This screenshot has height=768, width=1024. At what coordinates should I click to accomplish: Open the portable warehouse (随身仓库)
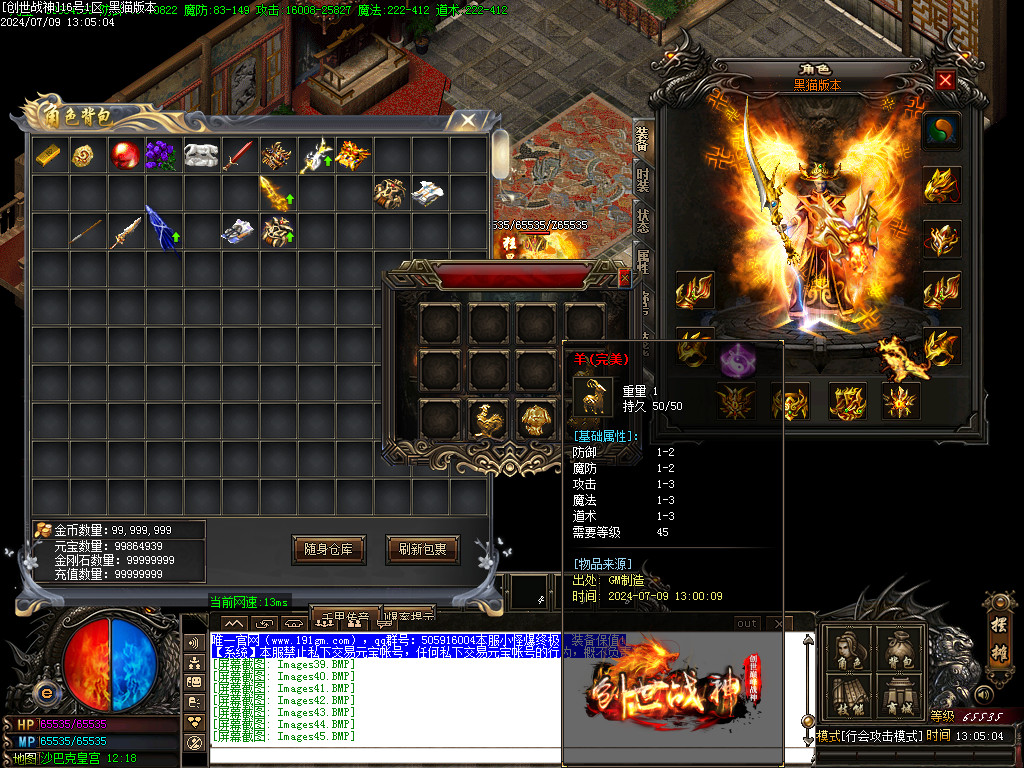pos(328,549)
